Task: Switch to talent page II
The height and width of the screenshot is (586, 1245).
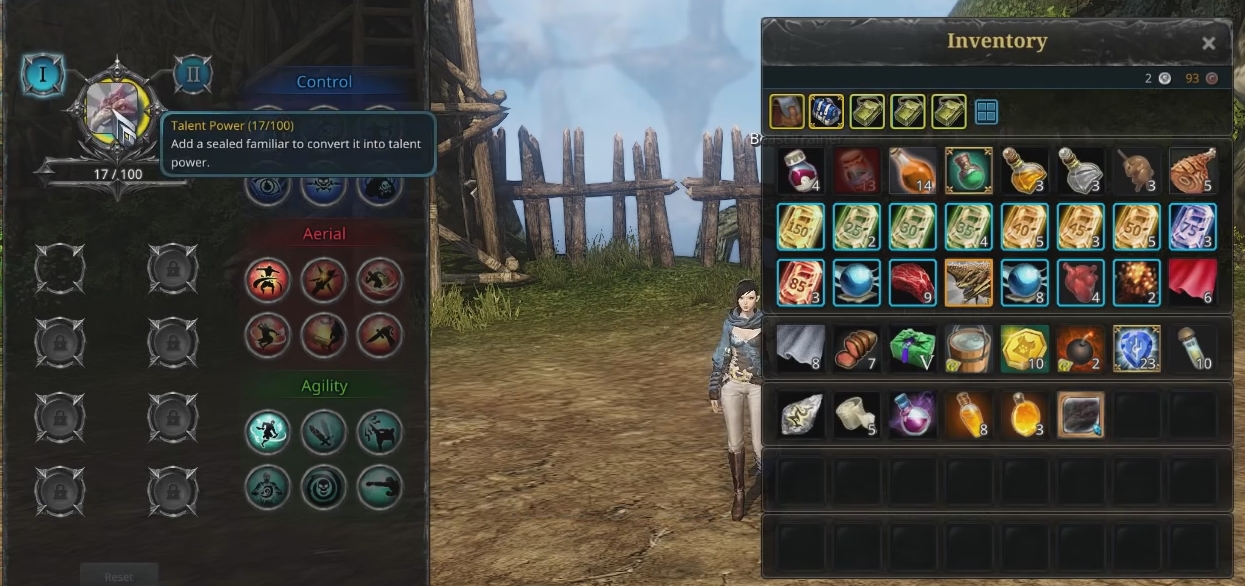Action: [193, 74]
